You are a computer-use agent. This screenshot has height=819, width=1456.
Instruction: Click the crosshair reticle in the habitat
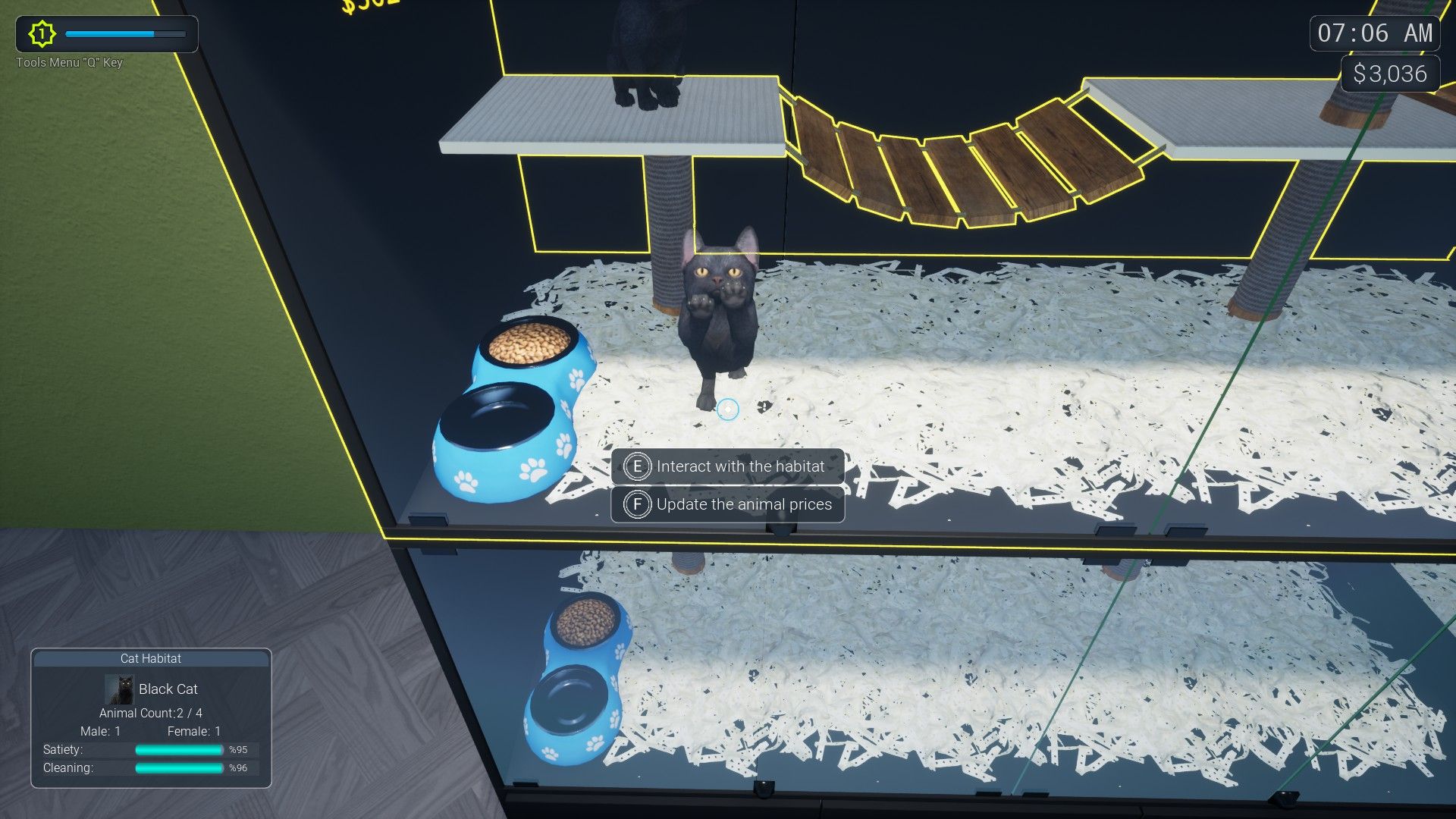[729, 408]
